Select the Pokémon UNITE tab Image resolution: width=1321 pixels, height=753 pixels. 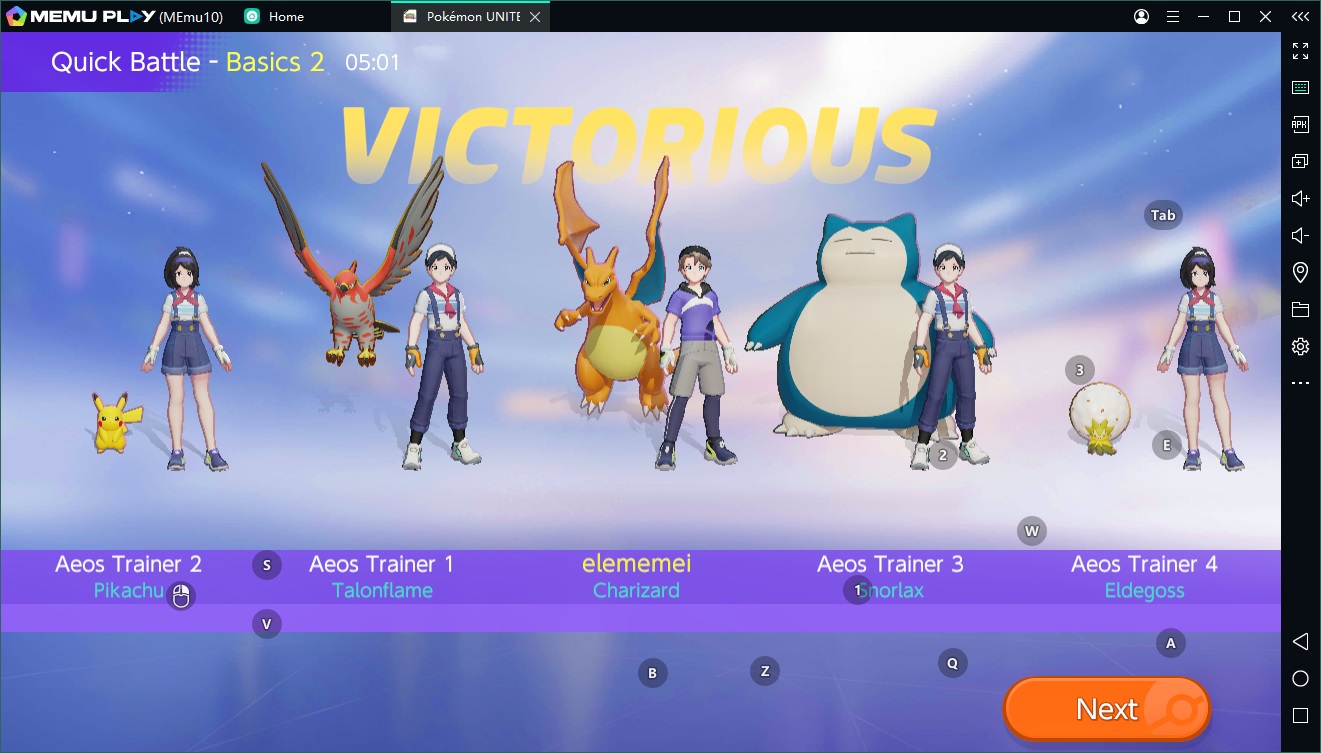pos(465,16)
